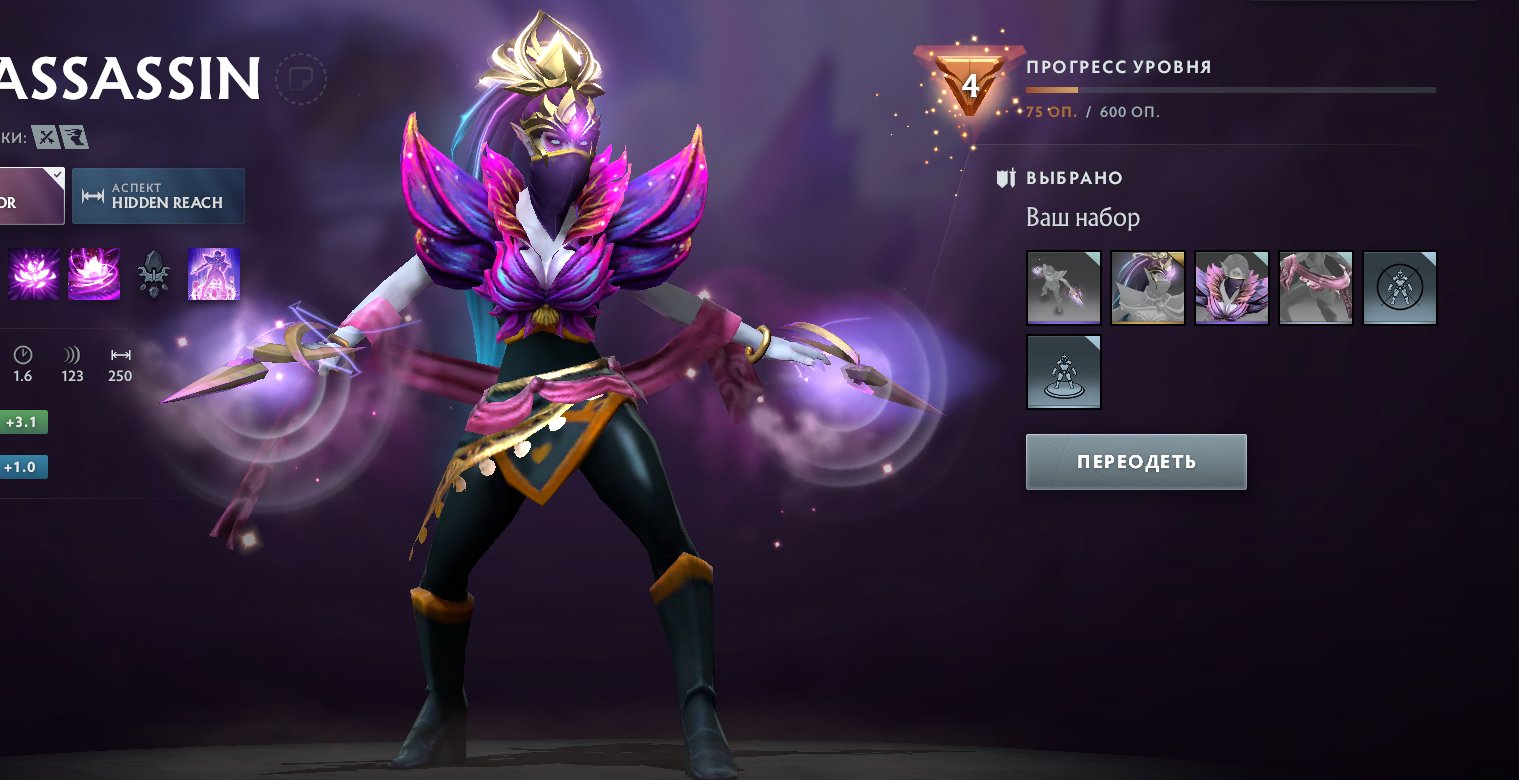Open the pink belt sash slot
1519x780 pixels.
click(1316, 288)
